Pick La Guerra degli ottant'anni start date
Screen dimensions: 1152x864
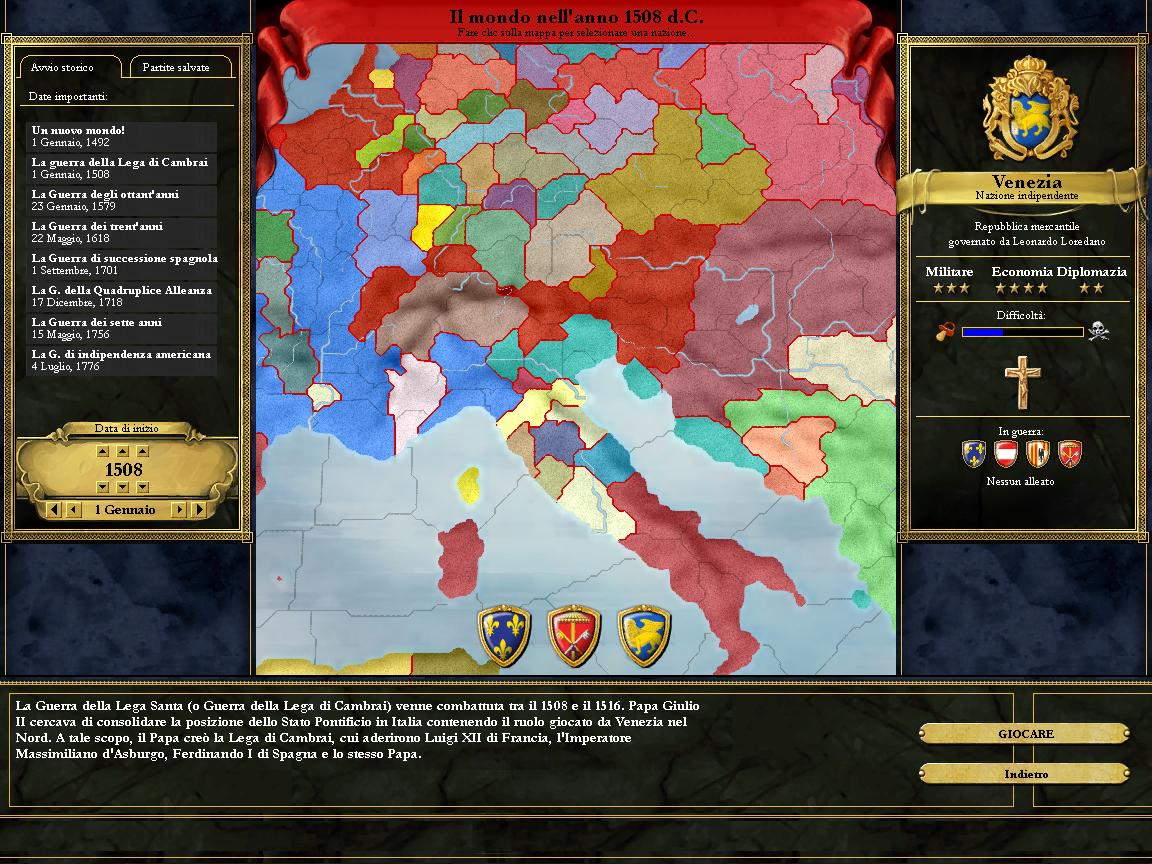(121, 200)
